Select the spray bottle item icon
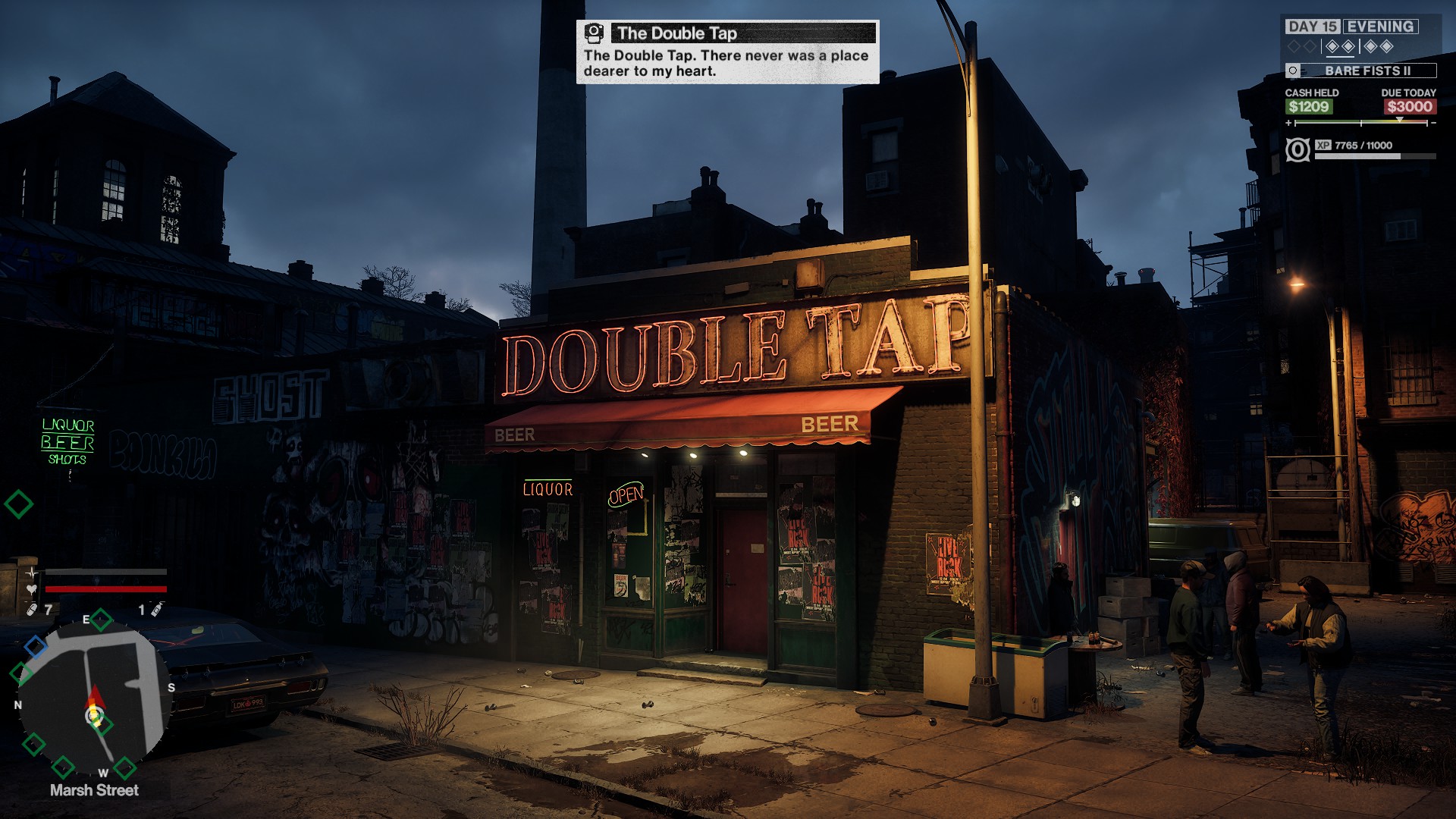This screenshot has height=819, width=1456. [155, 609]
